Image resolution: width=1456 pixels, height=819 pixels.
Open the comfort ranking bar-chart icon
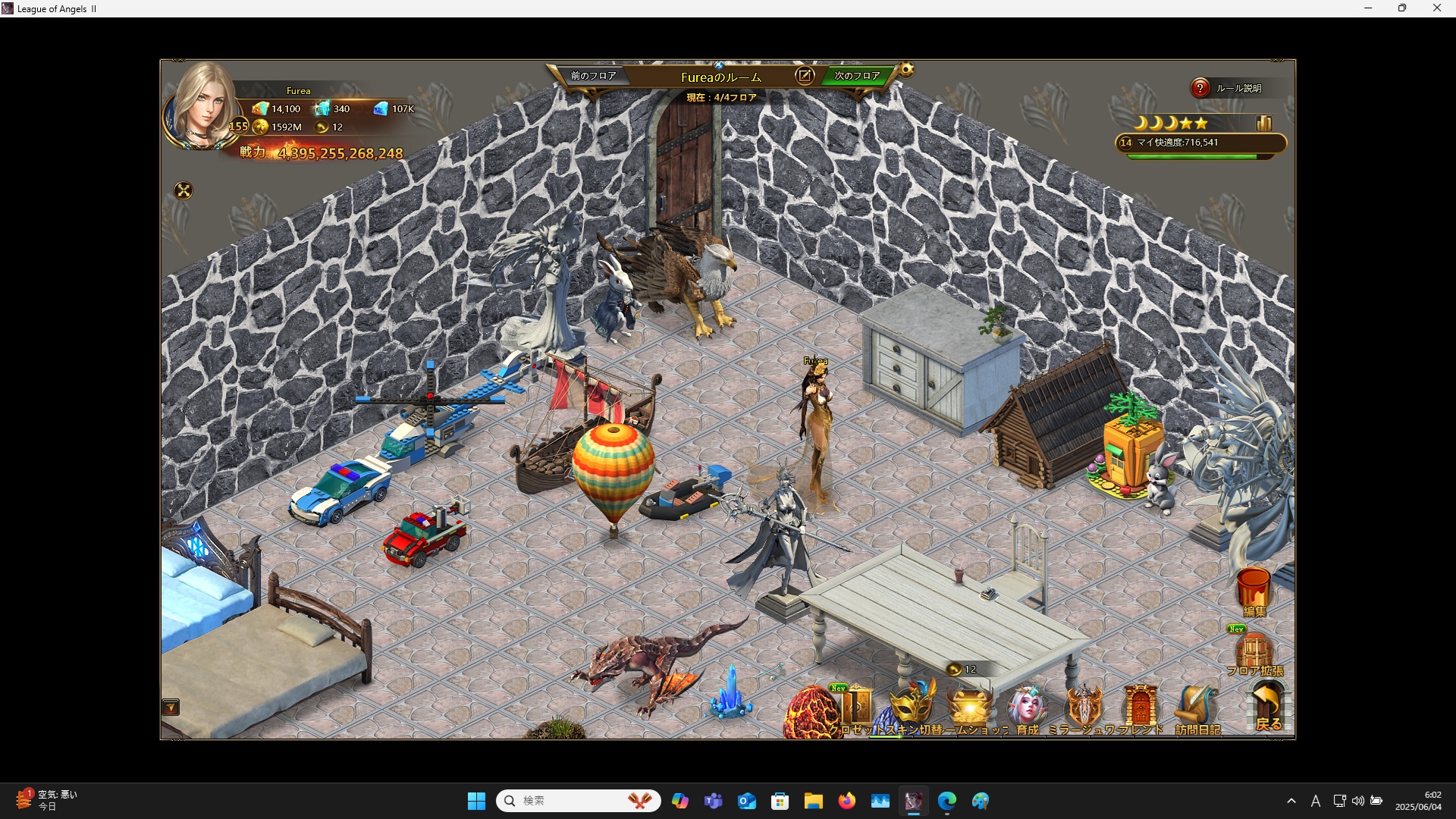[x=1264, y=123]
